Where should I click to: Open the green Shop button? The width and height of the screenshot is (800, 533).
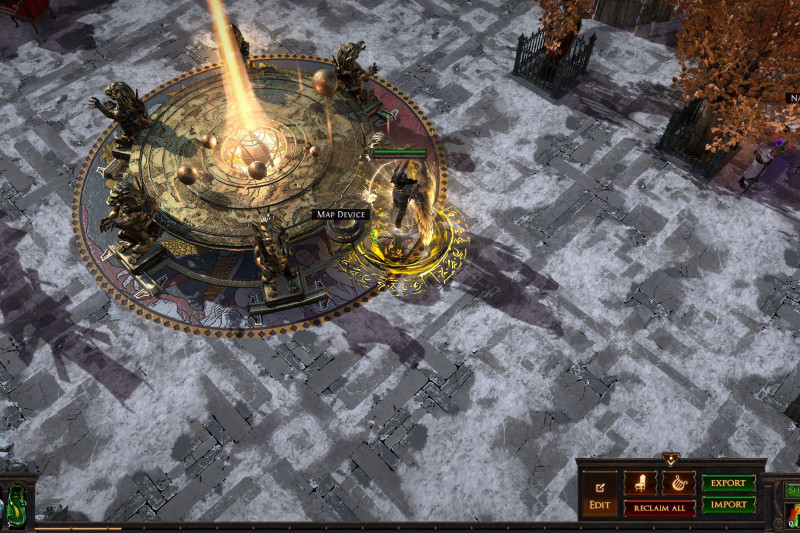(x=792, y=490)
